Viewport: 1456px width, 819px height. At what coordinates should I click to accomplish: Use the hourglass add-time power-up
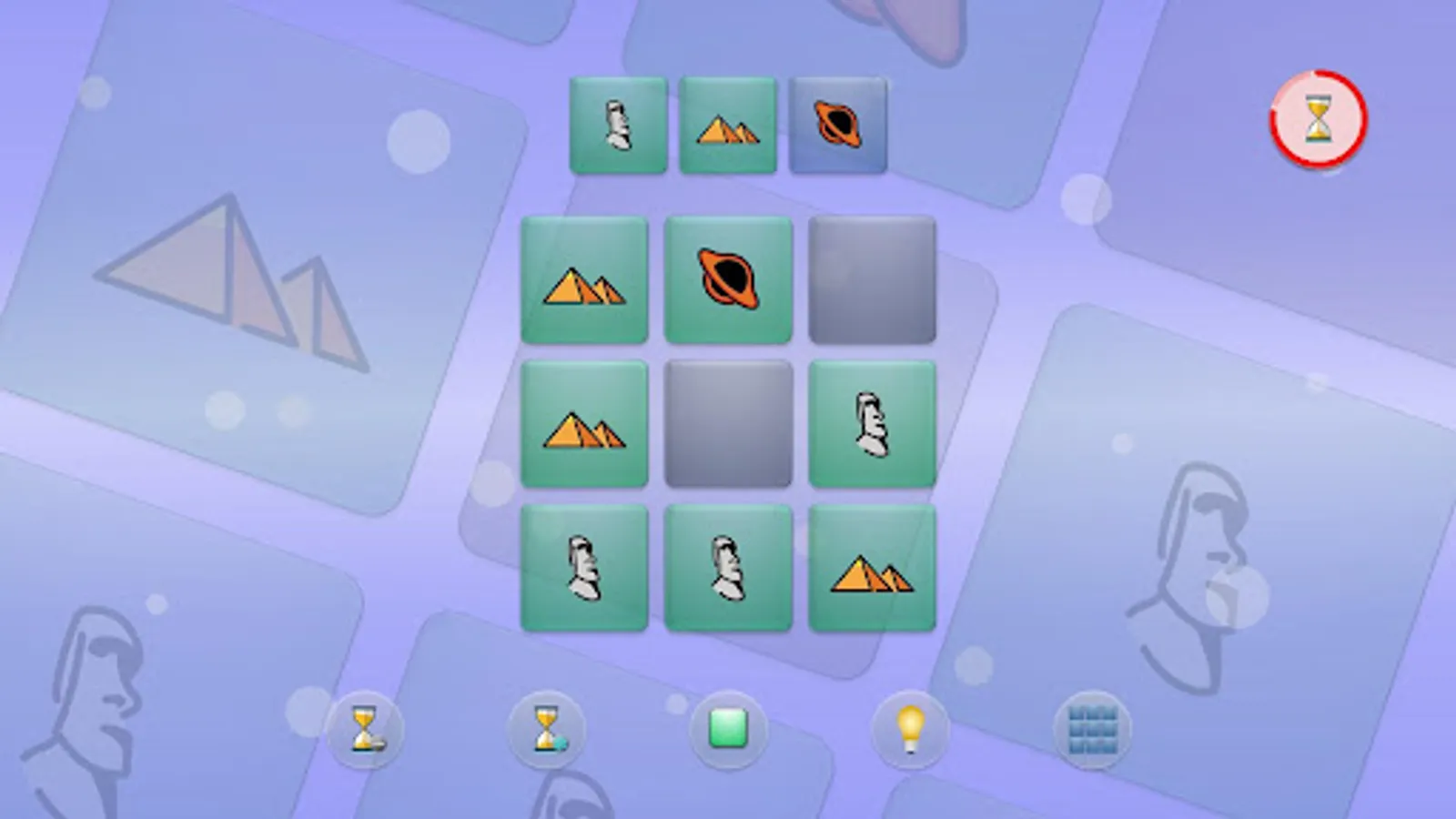tap(546, 731)
